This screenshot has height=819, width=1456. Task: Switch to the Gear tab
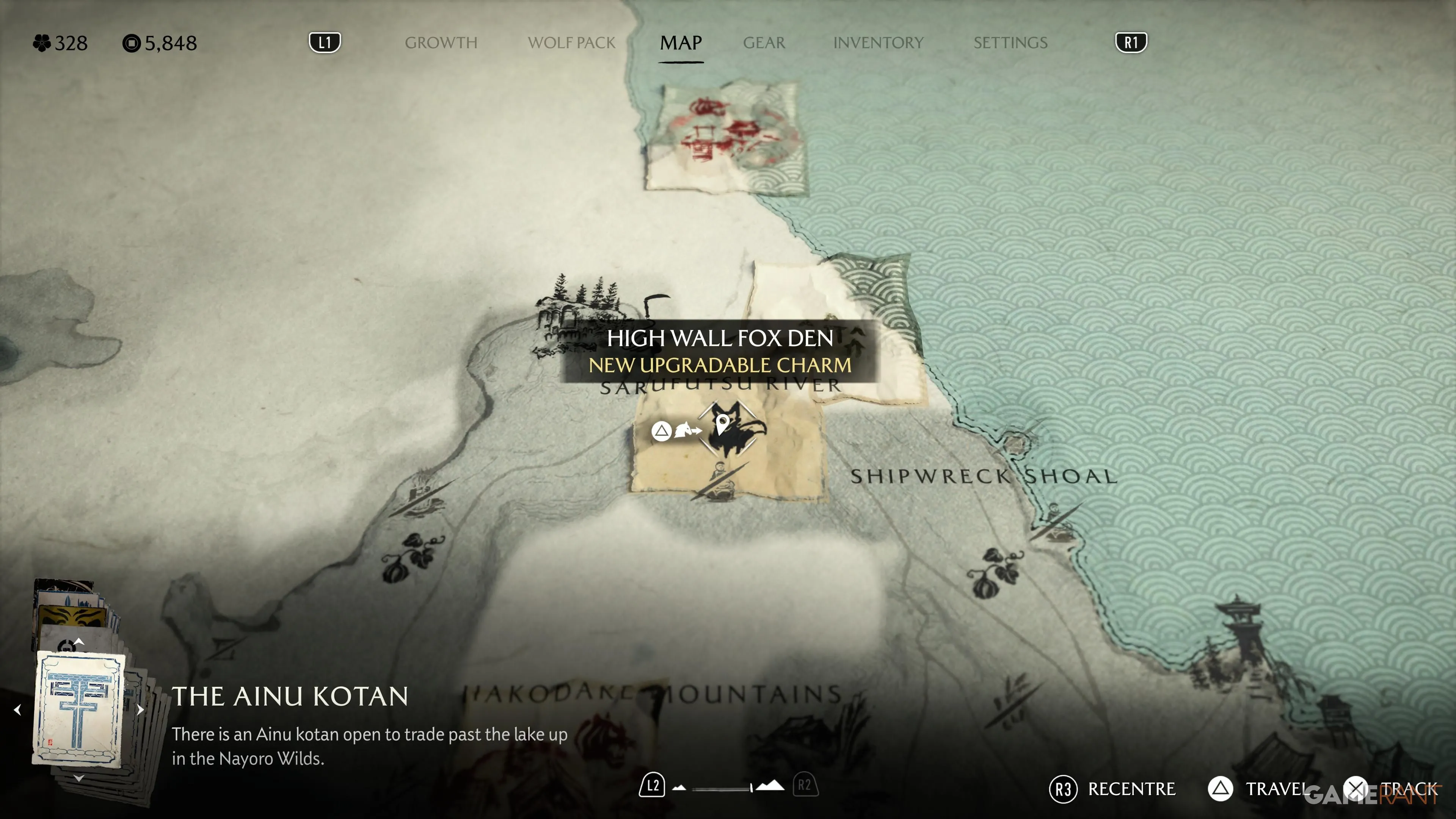click(x=764, y=43)
